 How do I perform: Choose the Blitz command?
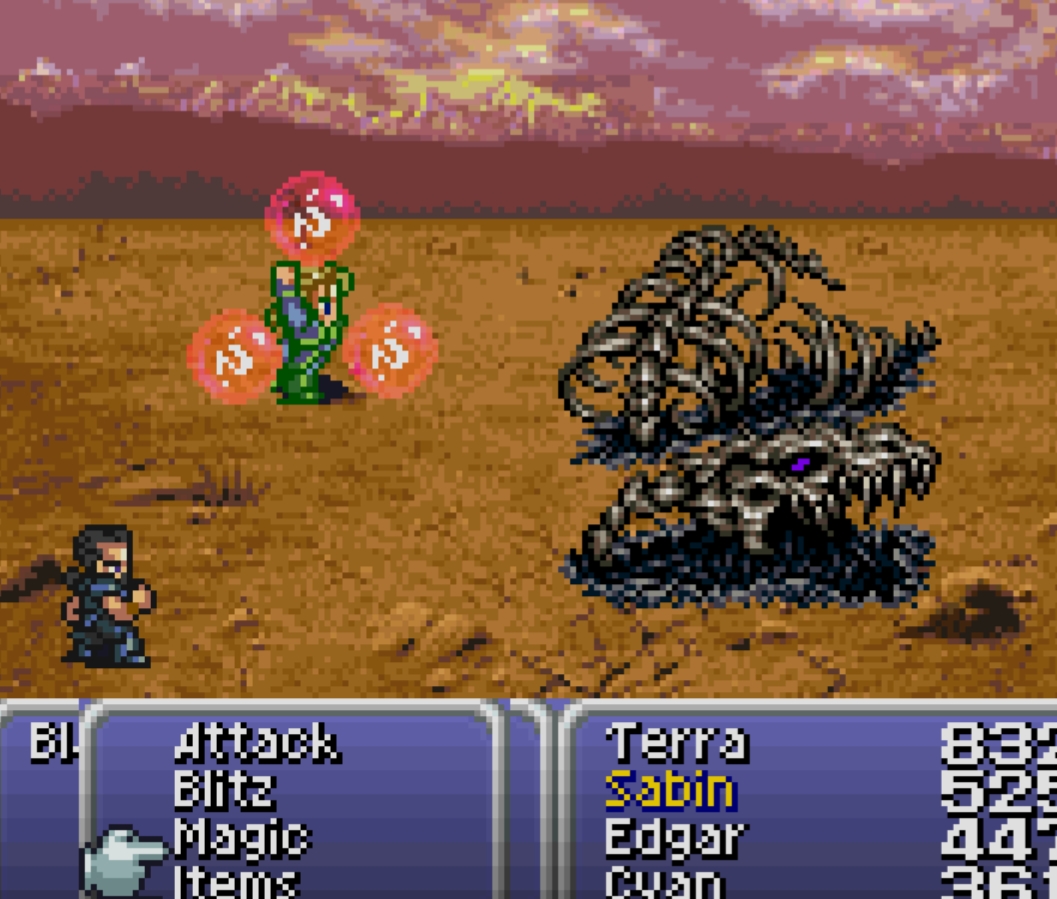(224, 791)
